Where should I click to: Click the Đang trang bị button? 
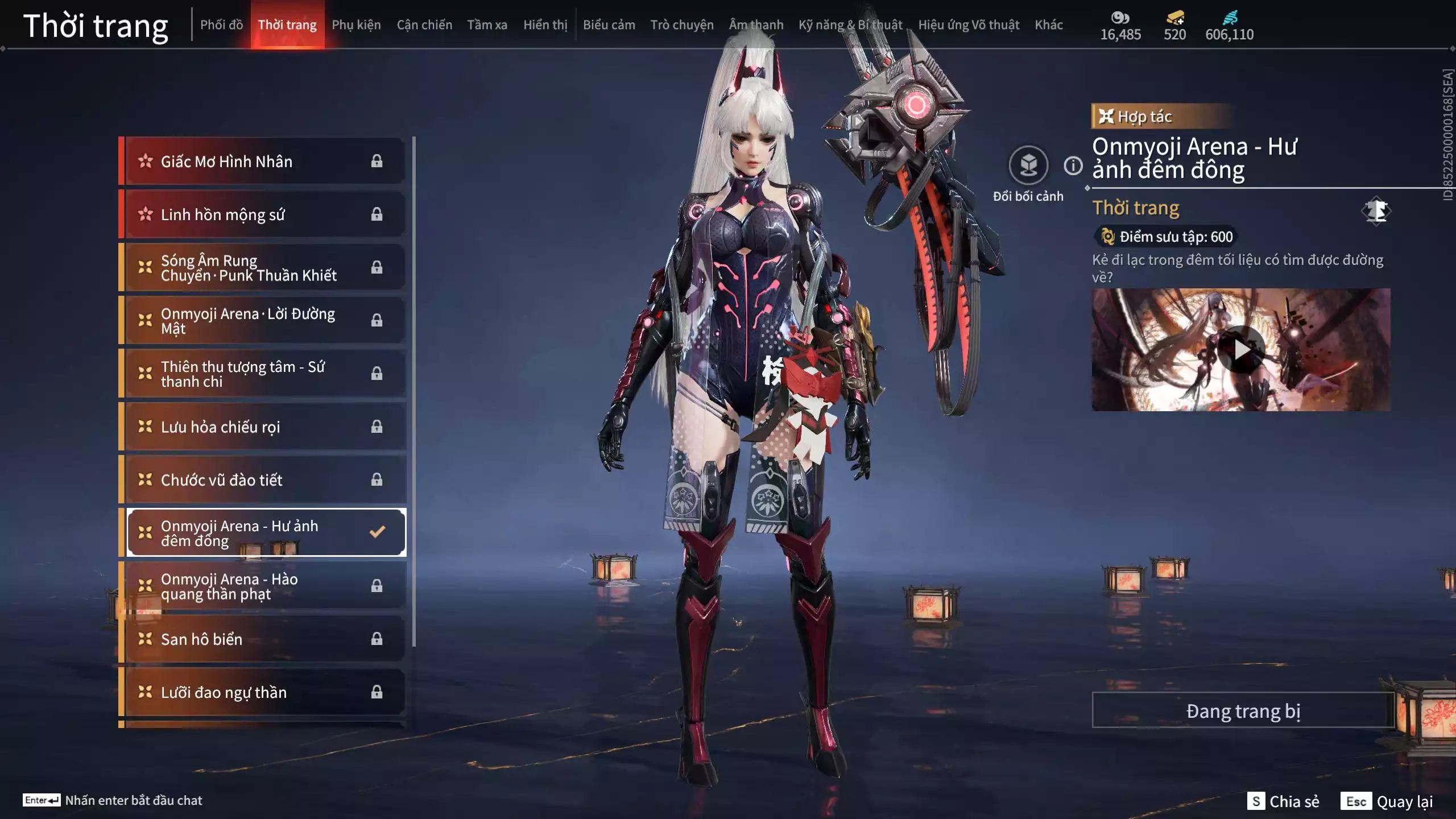point(1243,711)
